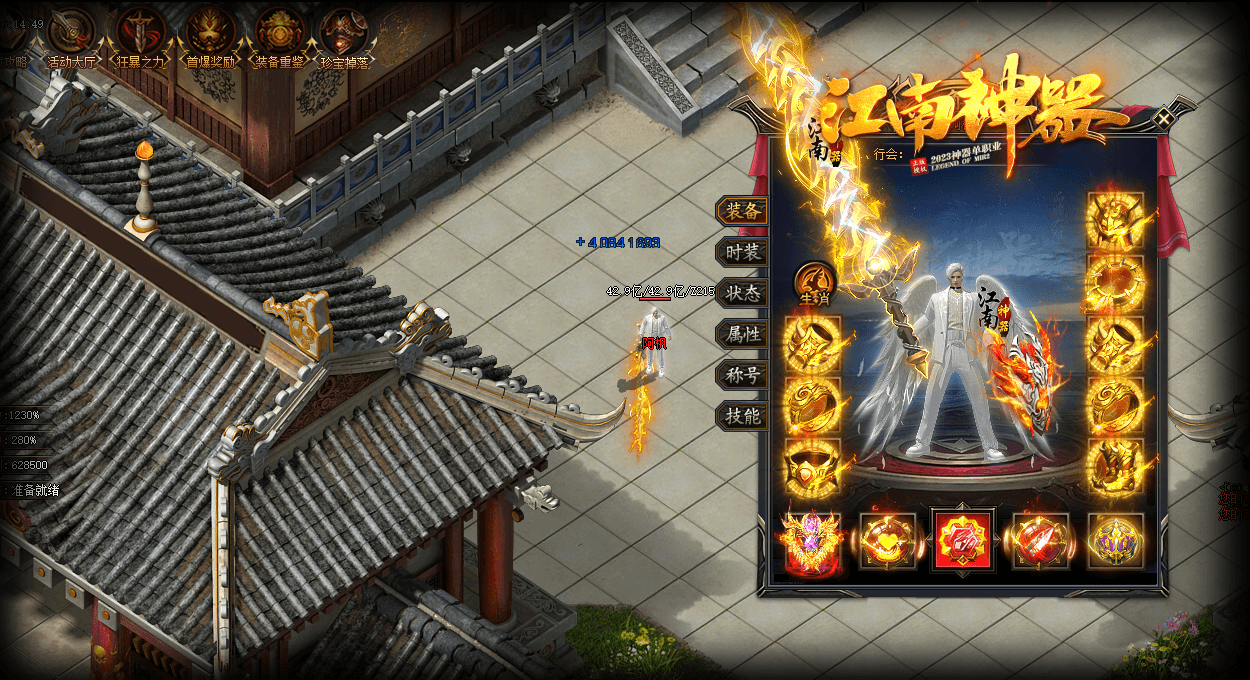Open the 活动大厅 activity hall
The height and width of the screenshot is (680, 1250).
(71, 34)
